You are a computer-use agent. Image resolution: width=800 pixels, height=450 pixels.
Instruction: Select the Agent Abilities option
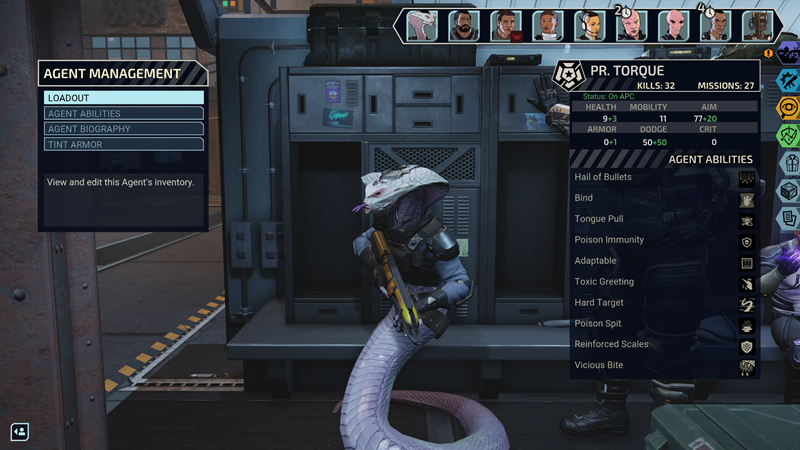pos(123,114)
